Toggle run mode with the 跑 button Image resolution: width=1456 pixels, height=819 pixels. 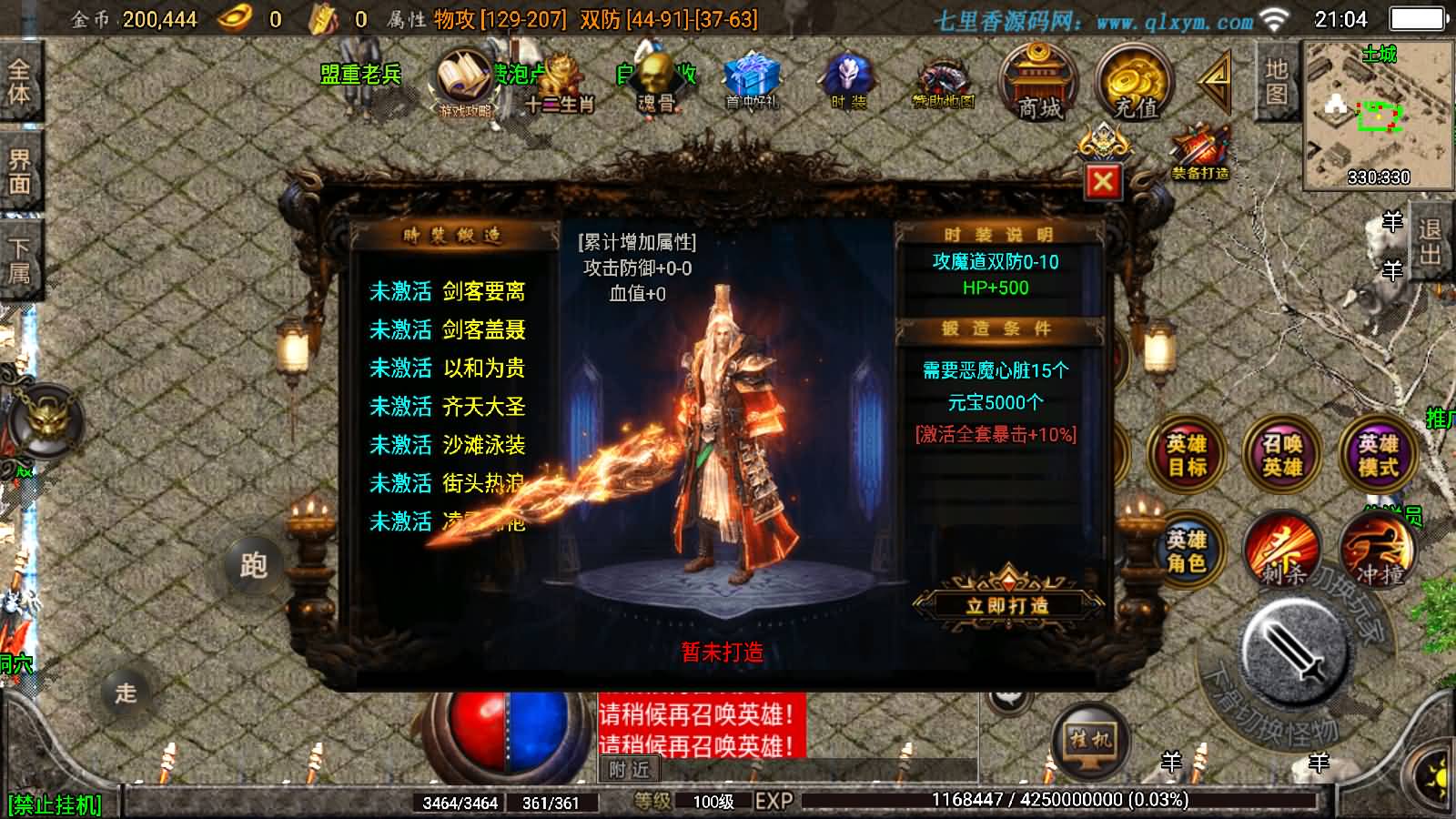click(x=253, y=566)
